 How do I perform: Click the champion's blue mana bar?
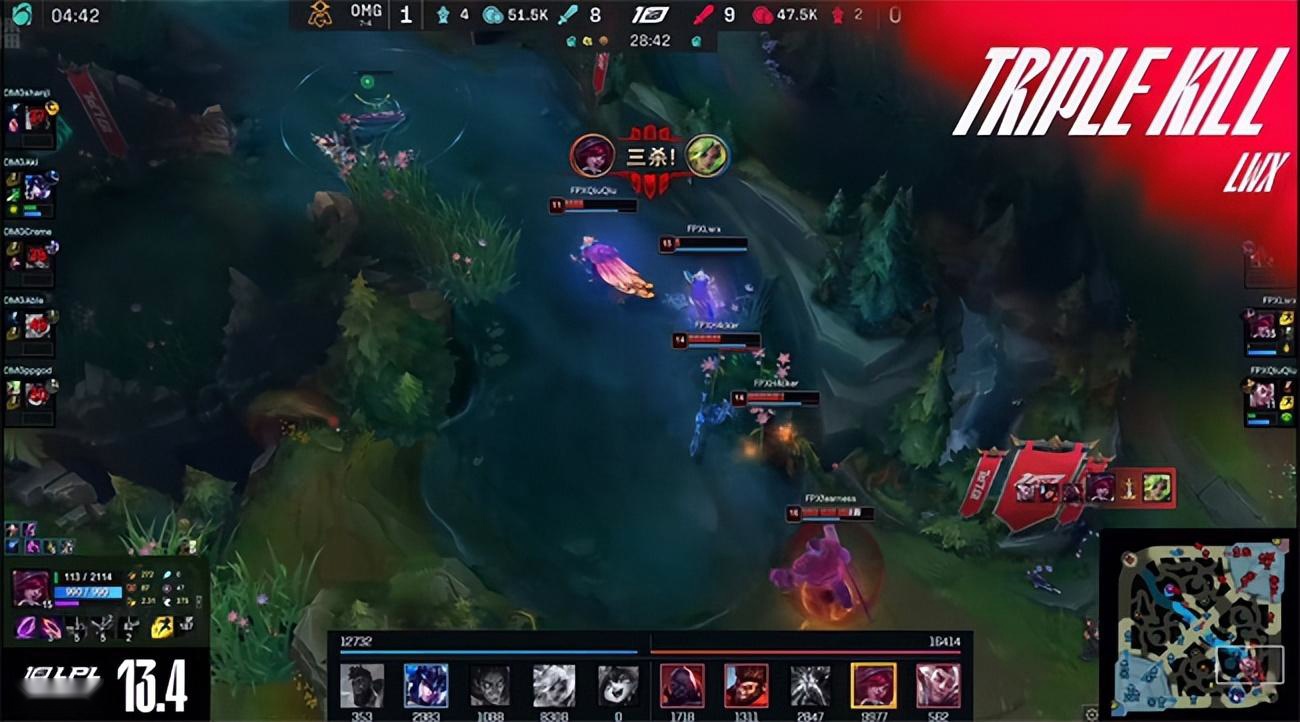pos(88,592)
